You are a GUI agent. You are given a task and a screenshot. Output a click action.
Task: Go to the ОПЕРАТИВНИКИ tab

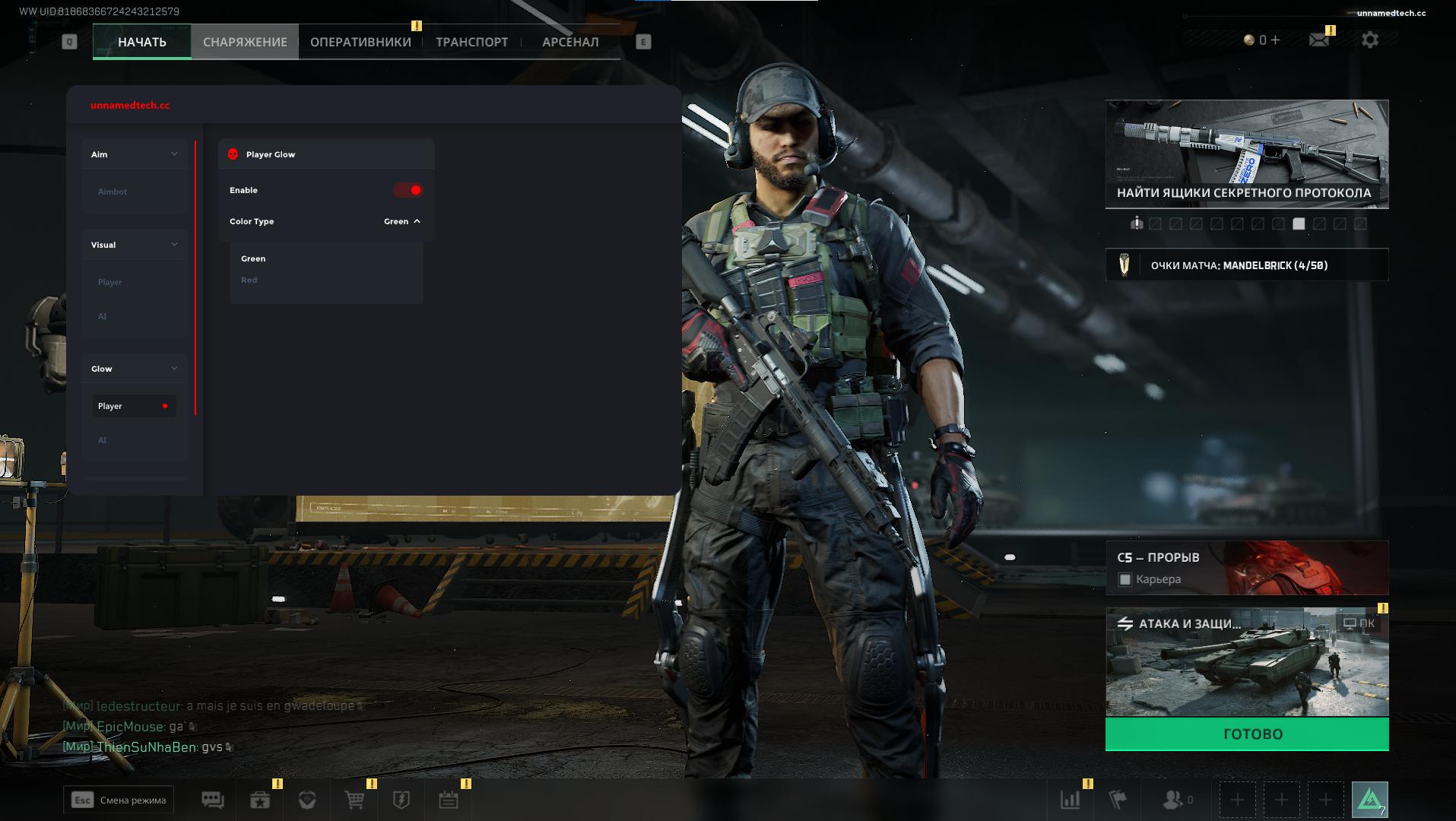[x=360, y=42]
